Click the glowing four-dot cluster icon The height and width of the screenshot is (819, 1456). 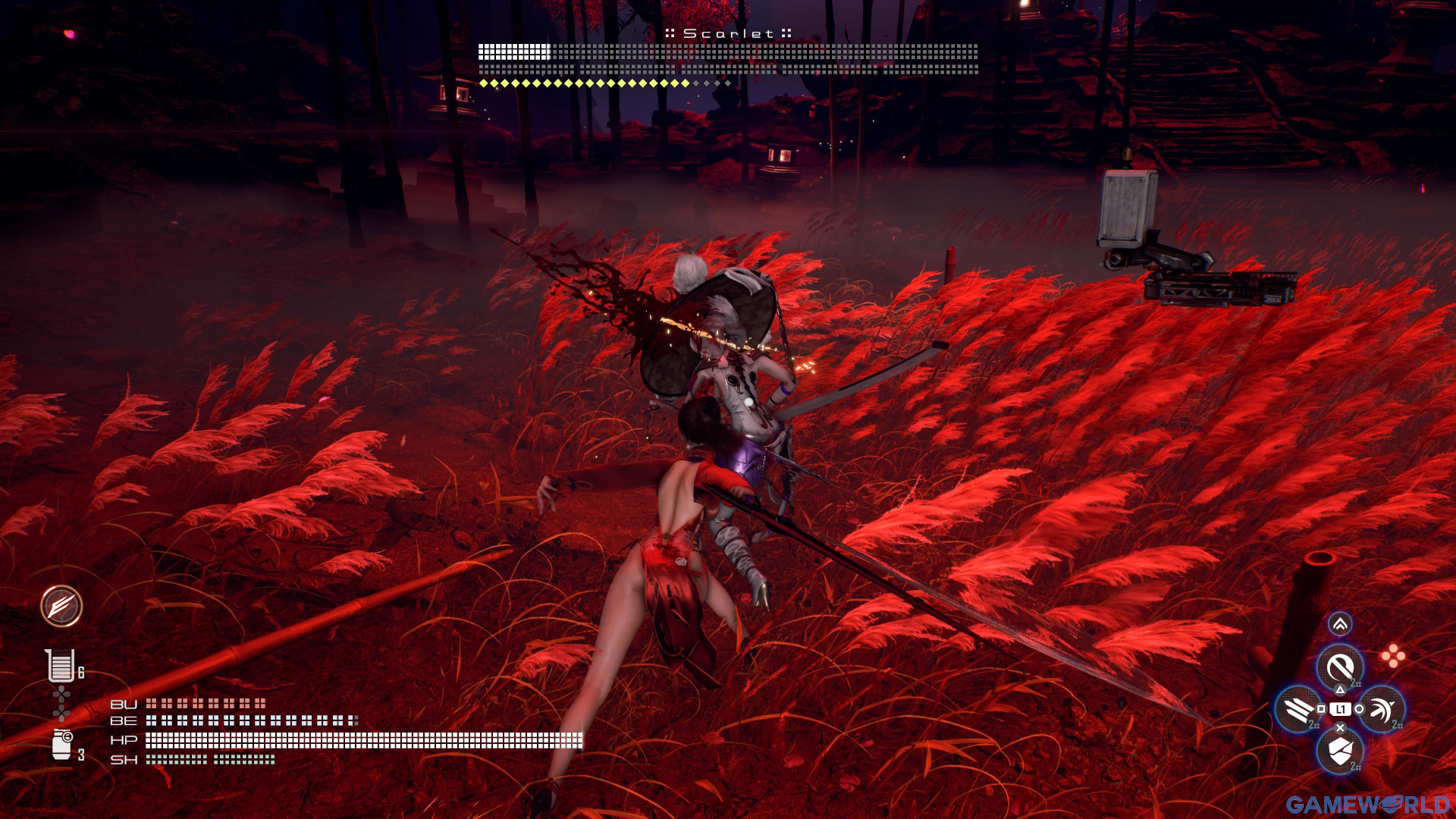click(x=1393, y=656)
